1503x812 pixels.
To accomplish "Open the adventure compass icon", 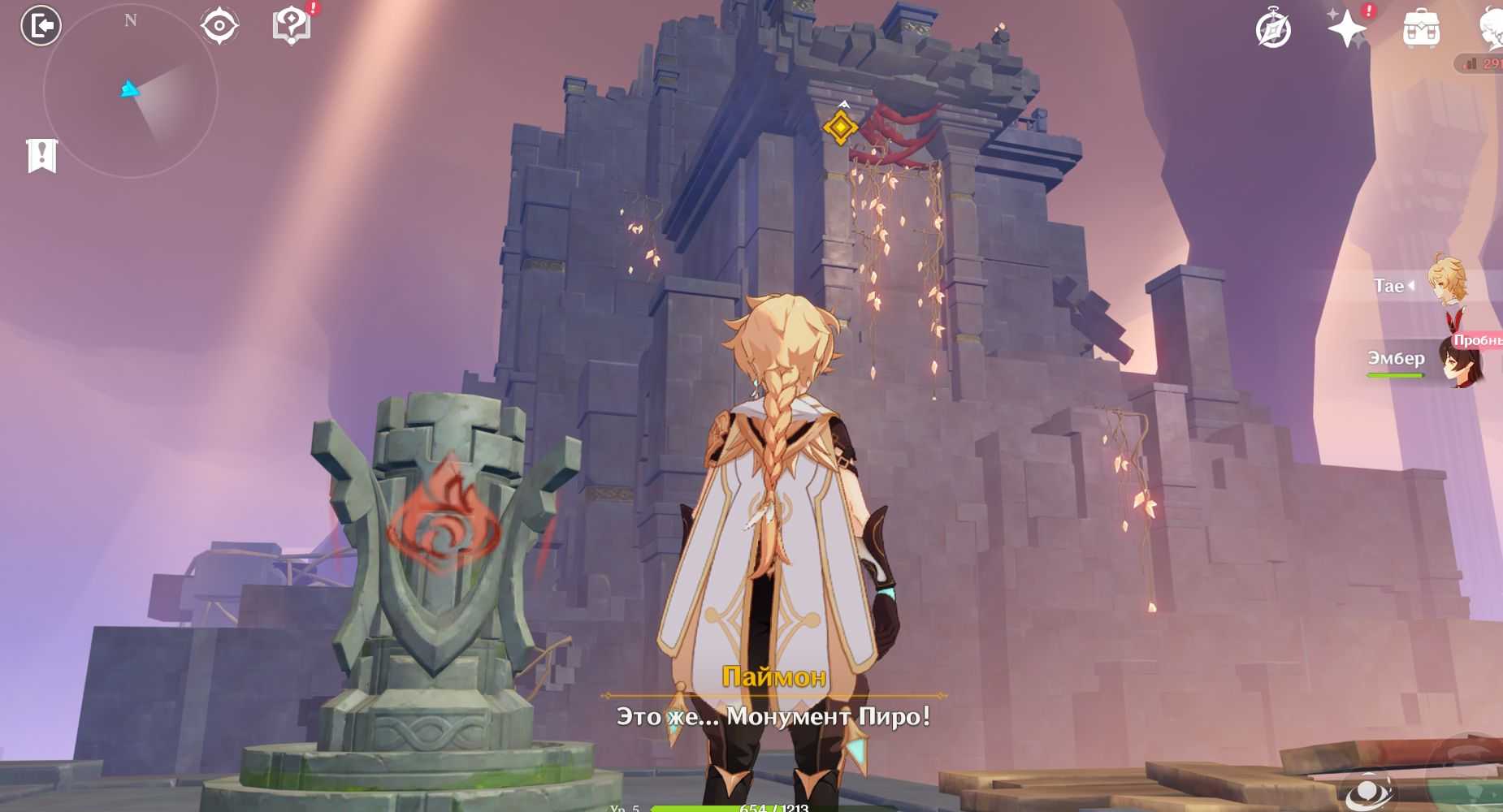I will tap(1273, 30).
